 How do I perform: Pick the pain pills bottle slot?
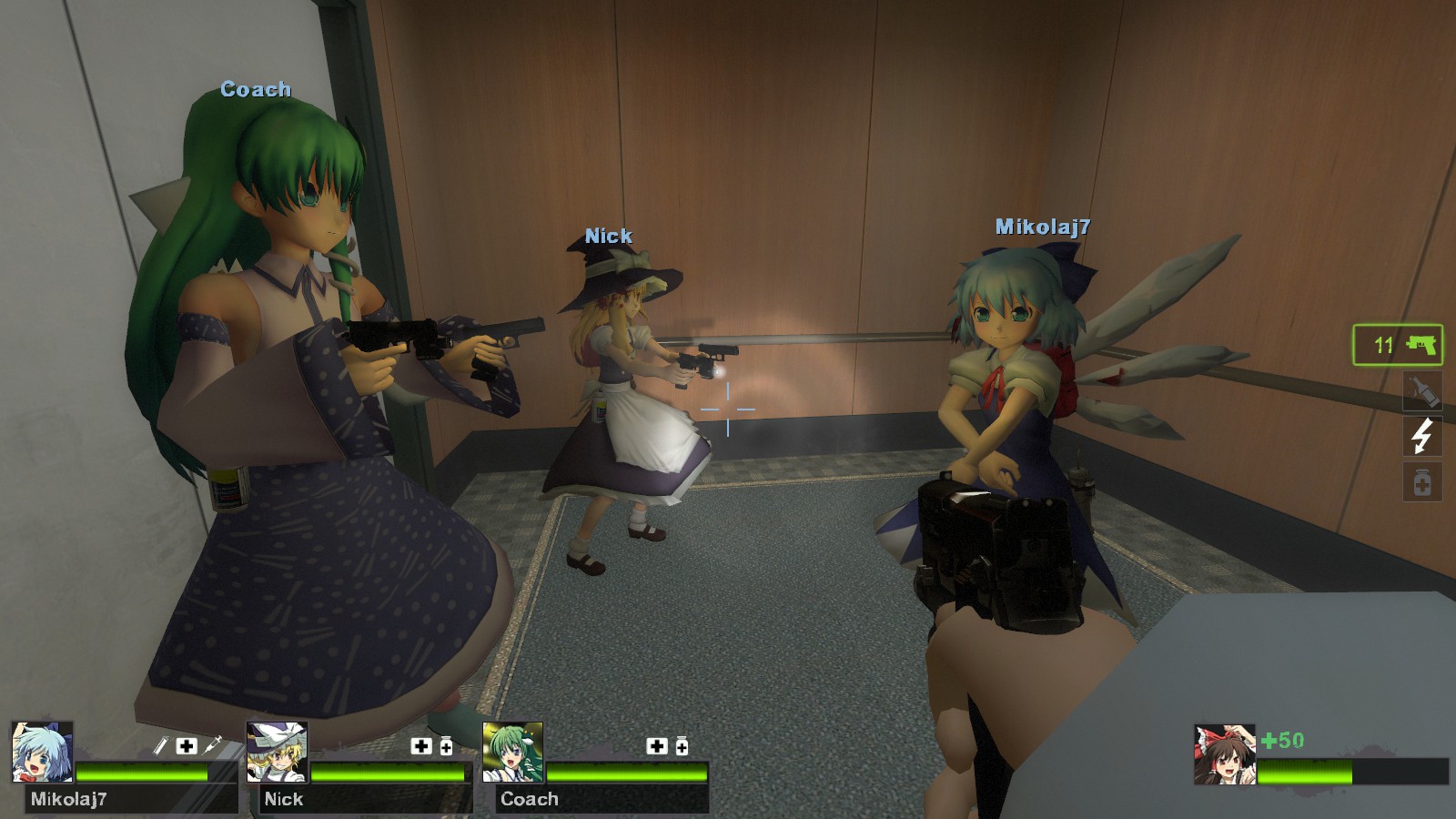1422,481
